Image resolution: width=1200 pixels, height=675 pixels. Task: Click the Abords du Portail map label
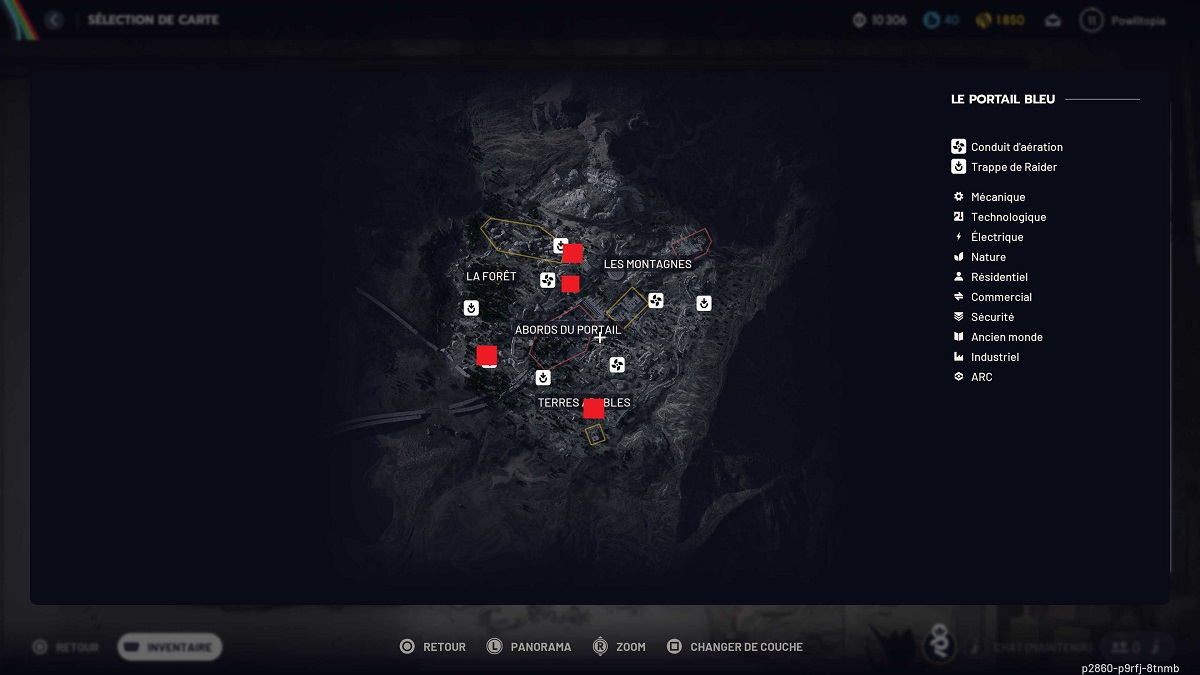click(x=567, y=330)
